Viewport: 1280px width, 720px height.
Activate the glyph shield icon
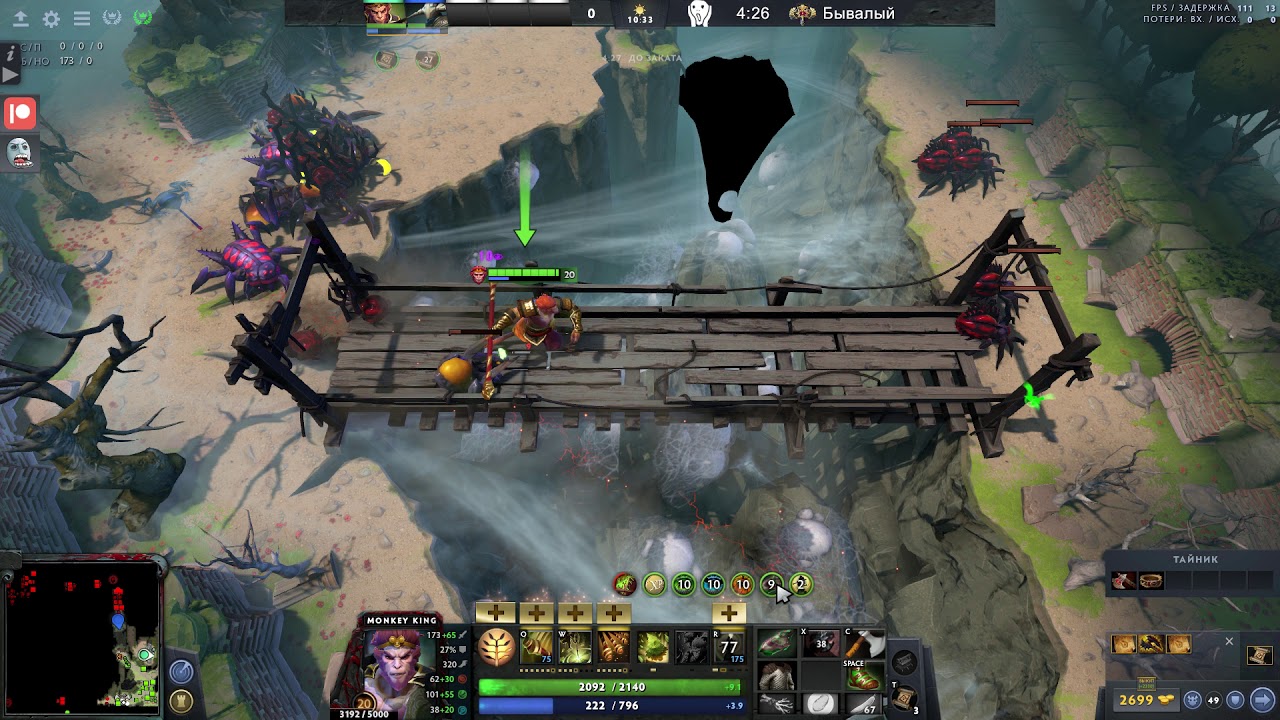click(1234, 699)
